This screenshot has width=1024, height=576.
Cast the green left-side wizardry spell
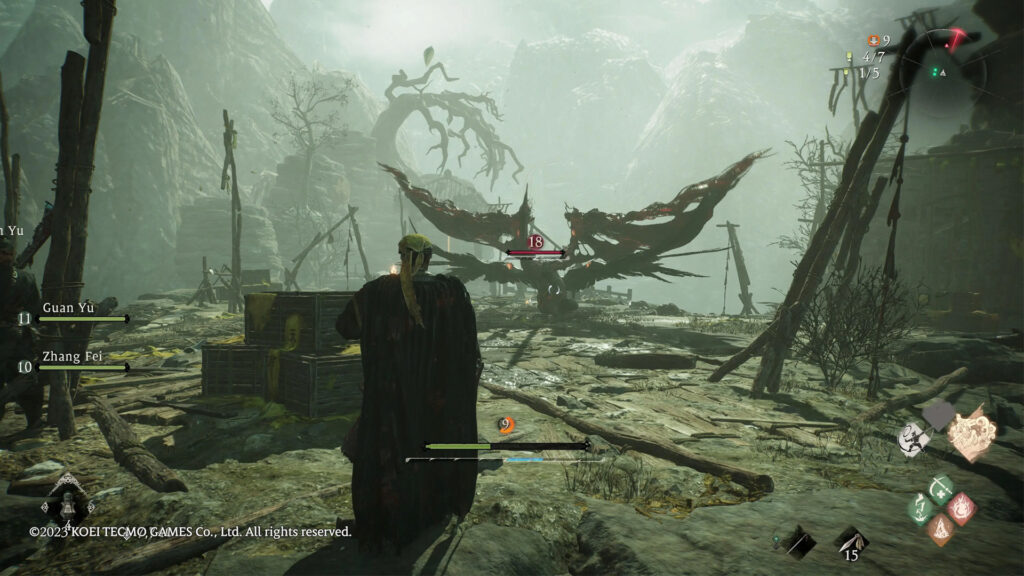click(x=921, y=508)
